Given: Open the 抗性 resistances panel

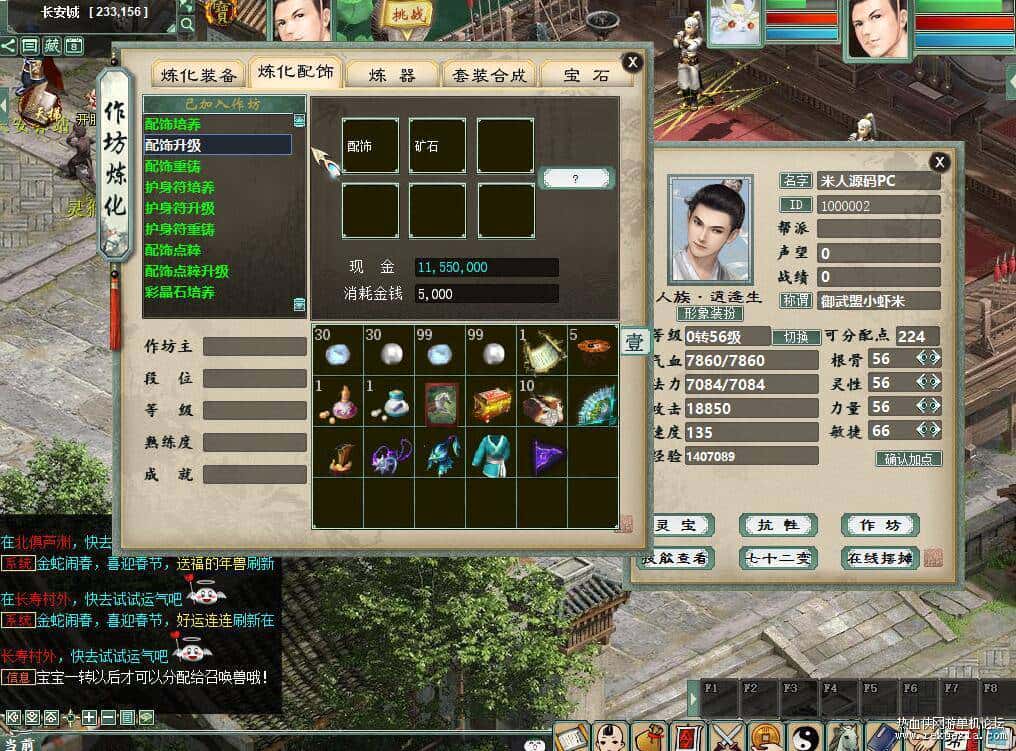Looking at the screenshot, I should click(778, 525).
